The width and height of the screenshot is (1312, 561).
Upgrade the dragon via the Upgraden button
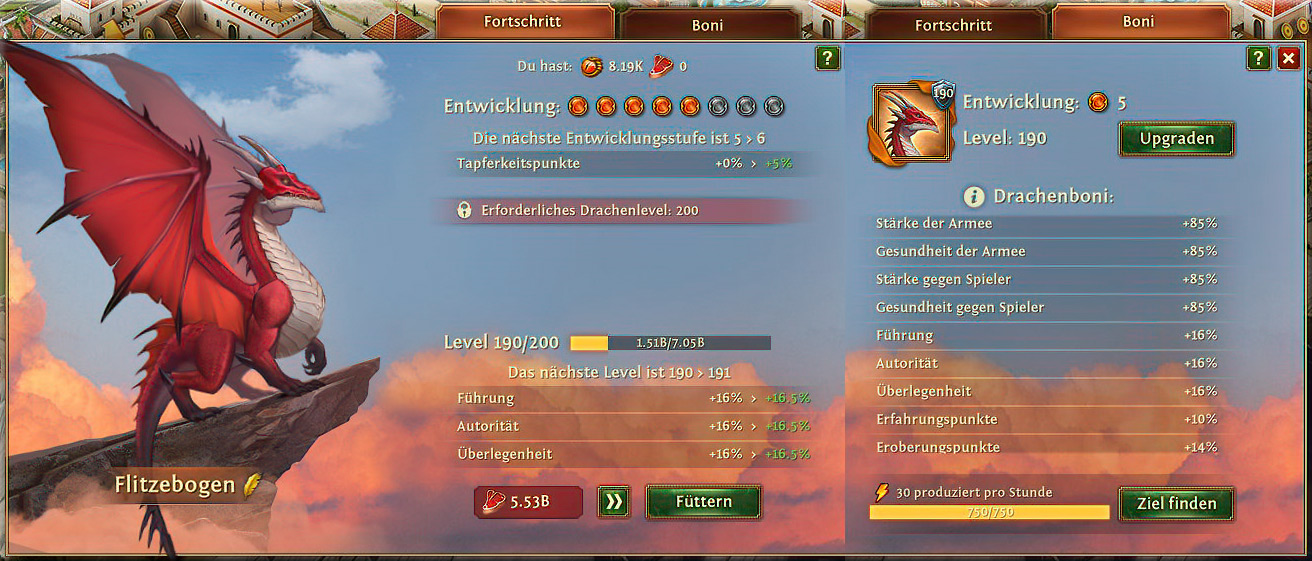click(x=1176, y=139)
